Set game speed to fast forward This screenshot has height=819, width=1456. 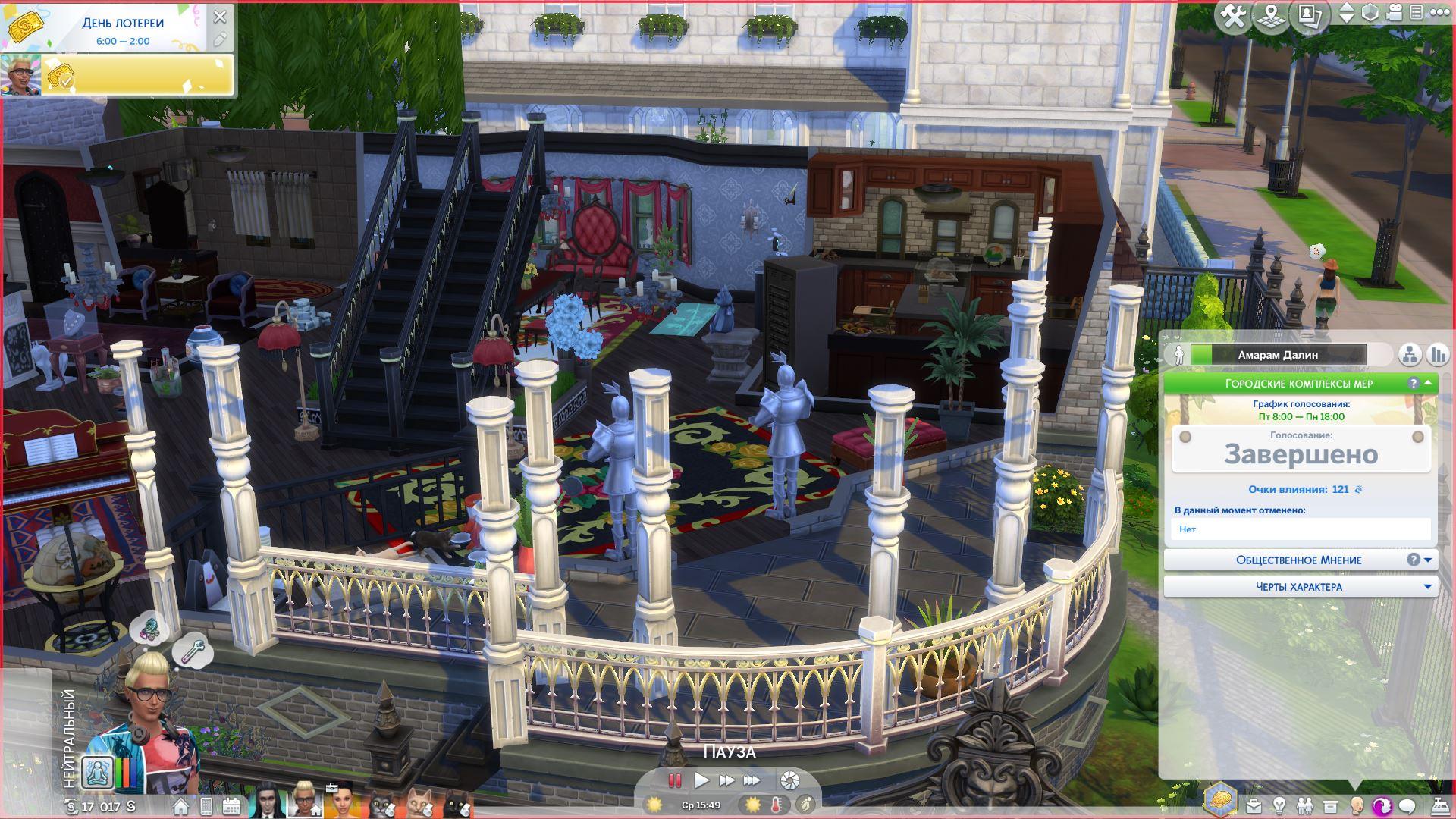[726, 780]
